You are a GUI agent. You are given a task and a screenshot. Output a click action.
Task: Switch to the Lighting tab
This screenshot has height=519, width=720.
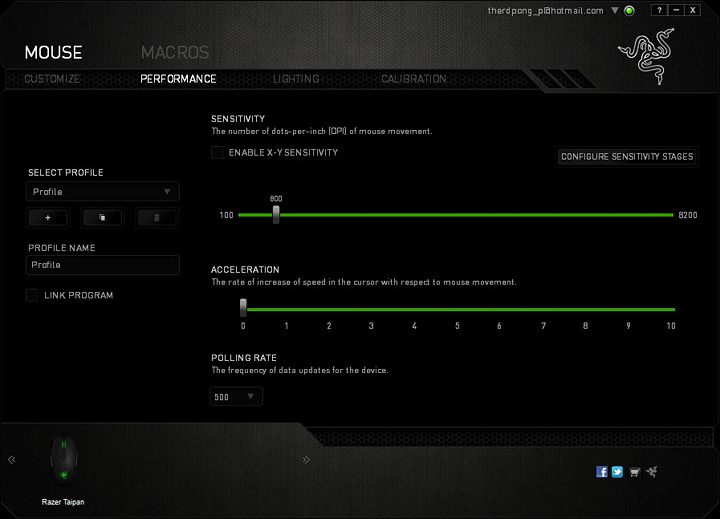(x=296, y=79)
